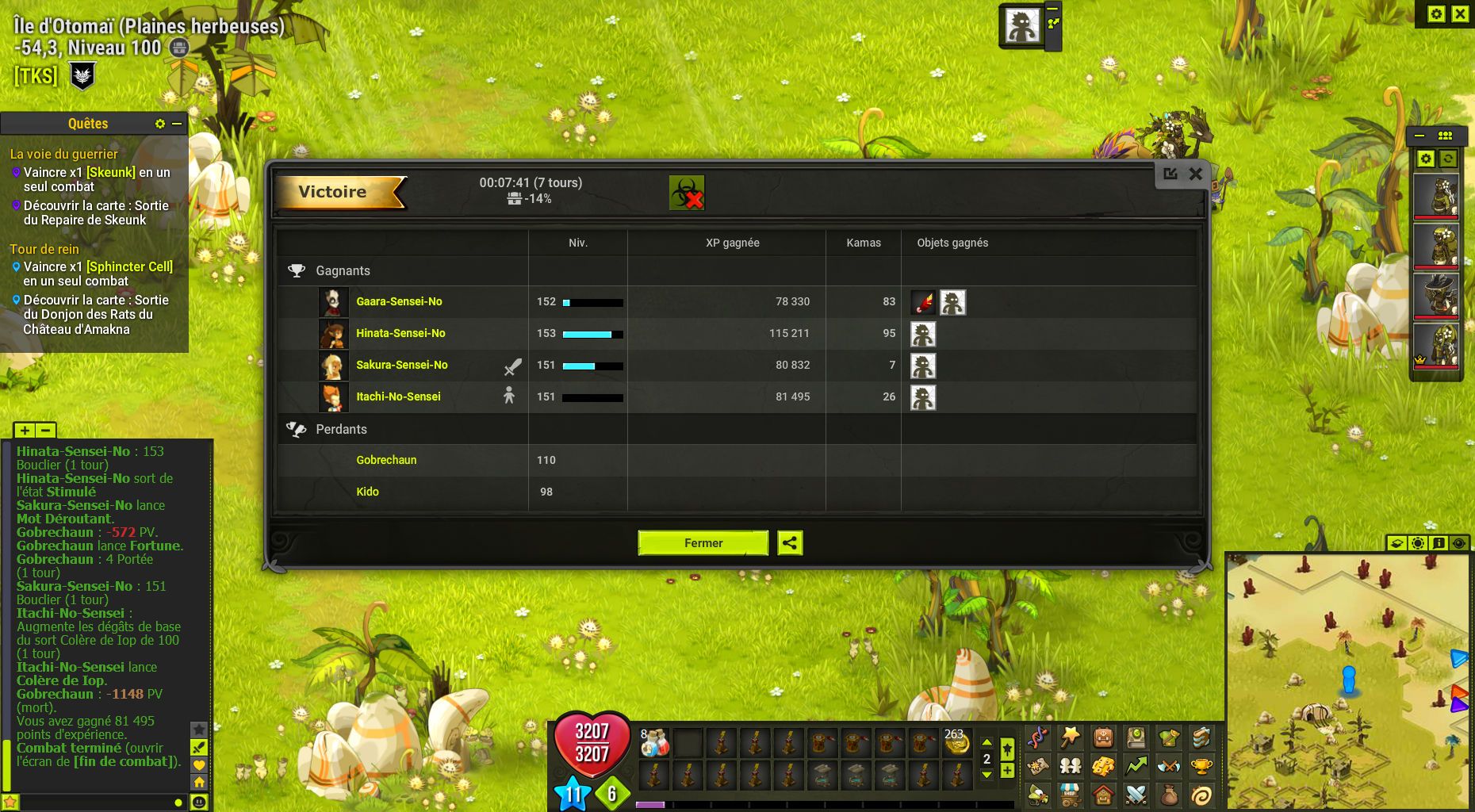This screenshot has width=1475, height=812.
Task: Open the merchant shop cart icon
Action: pos(1071,795)
